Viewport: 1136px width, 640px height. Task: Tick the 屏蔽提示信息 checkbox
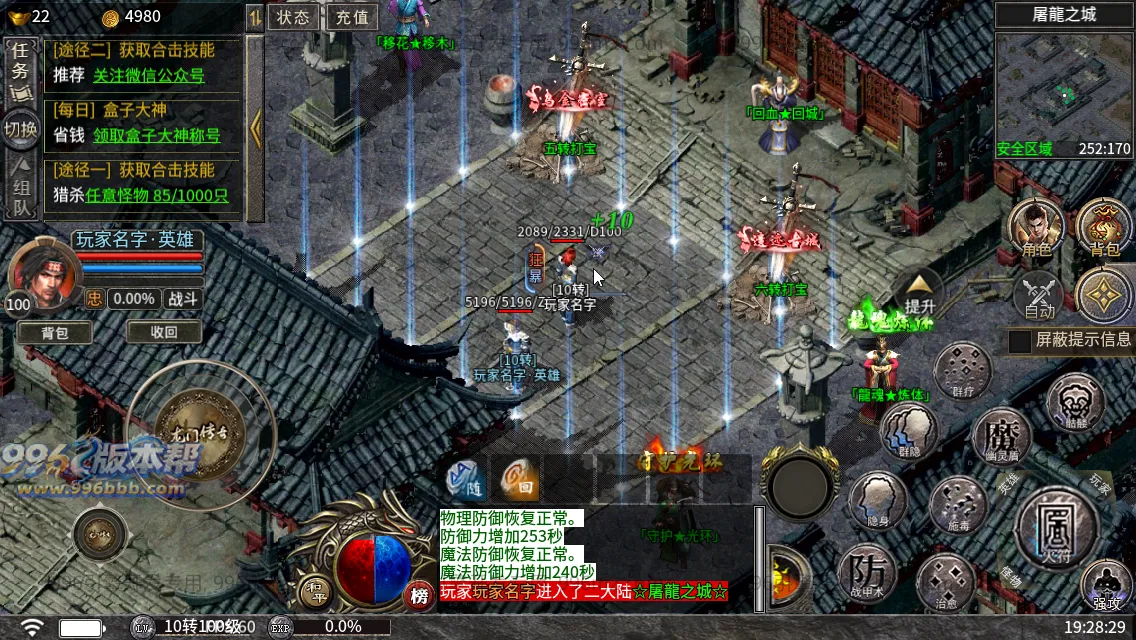(1019, 341)
